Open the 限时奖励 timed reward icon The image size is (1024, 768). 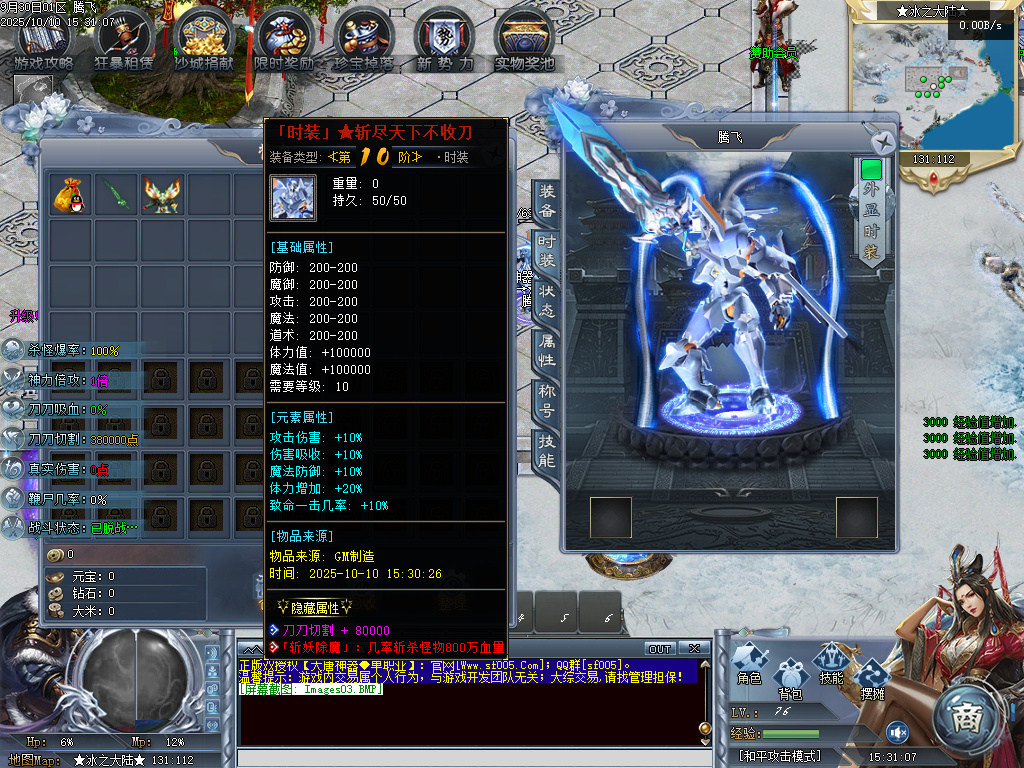(284, 39)
